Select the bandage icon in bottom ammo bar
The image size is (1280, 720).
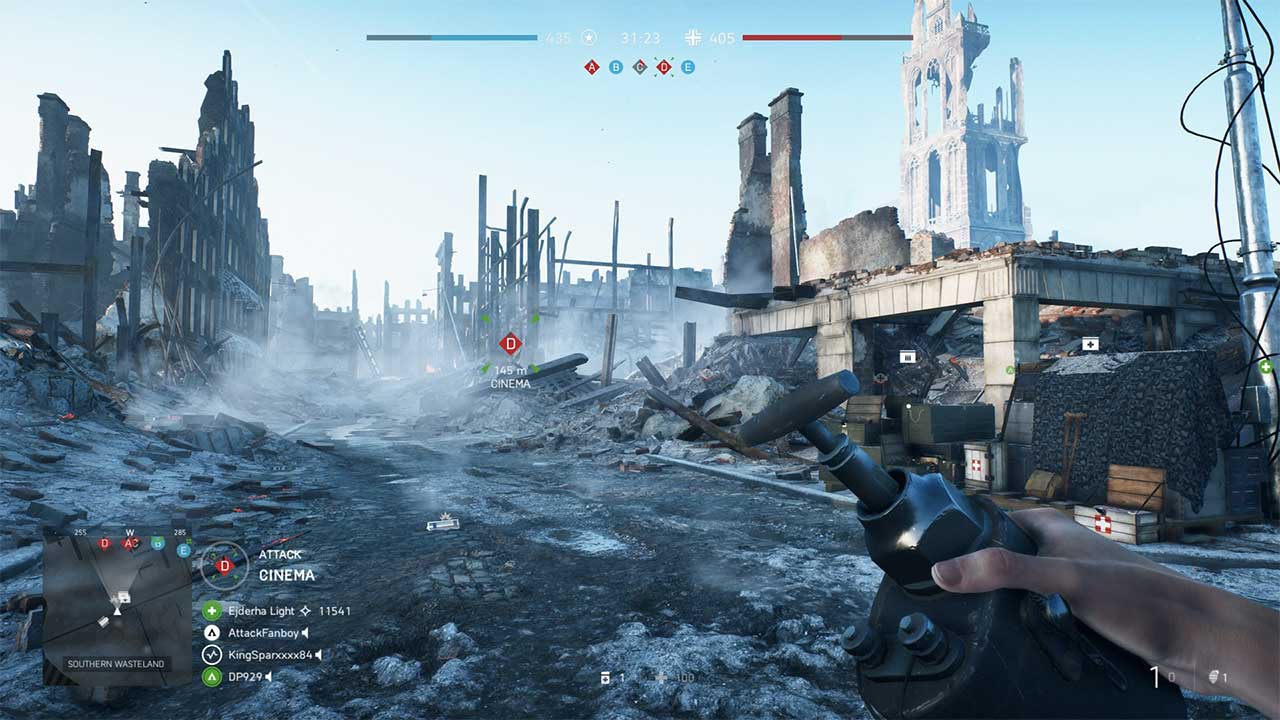[606, 677]
